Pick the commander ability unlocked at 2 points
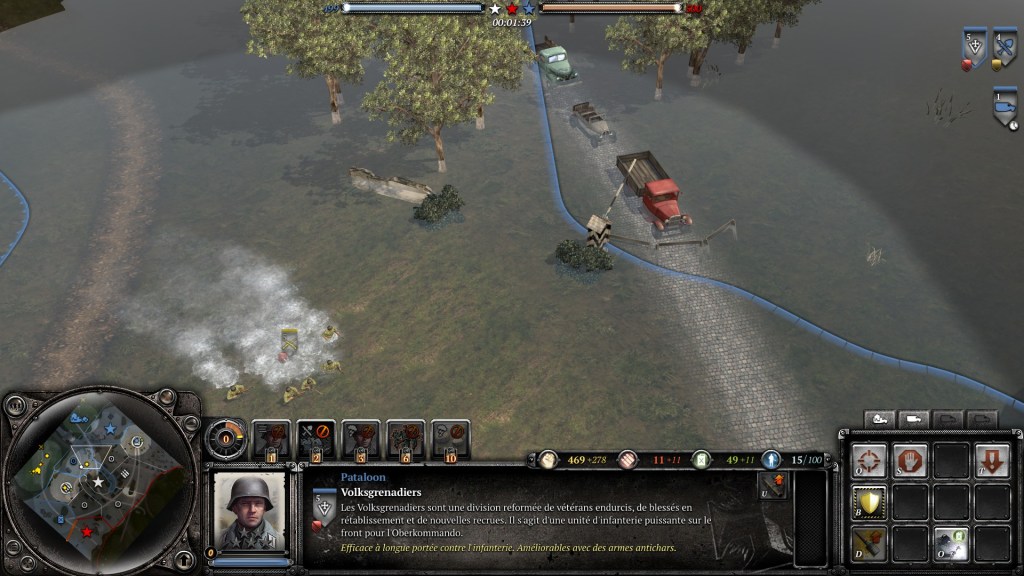Screen dimensions: 1024x576 tap(316, 439)
